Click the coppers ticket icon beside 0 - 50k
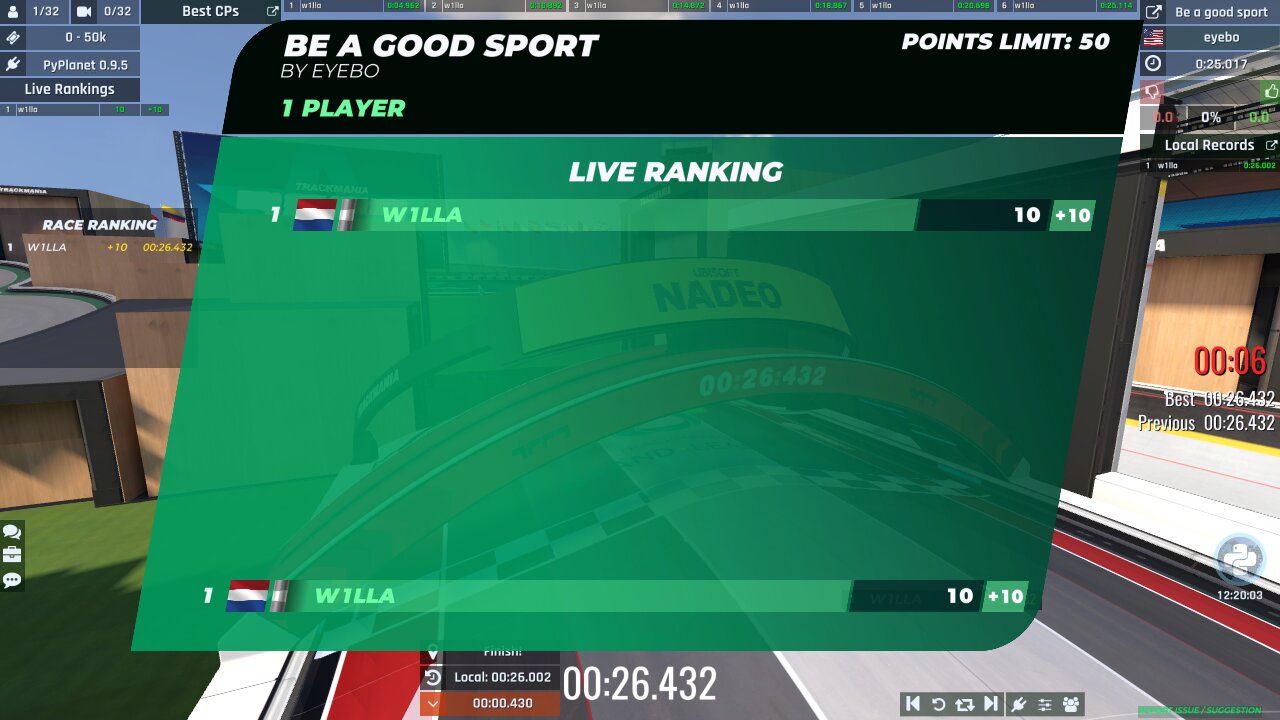Screen dimensions: 1280x720 tap(14, 37)
